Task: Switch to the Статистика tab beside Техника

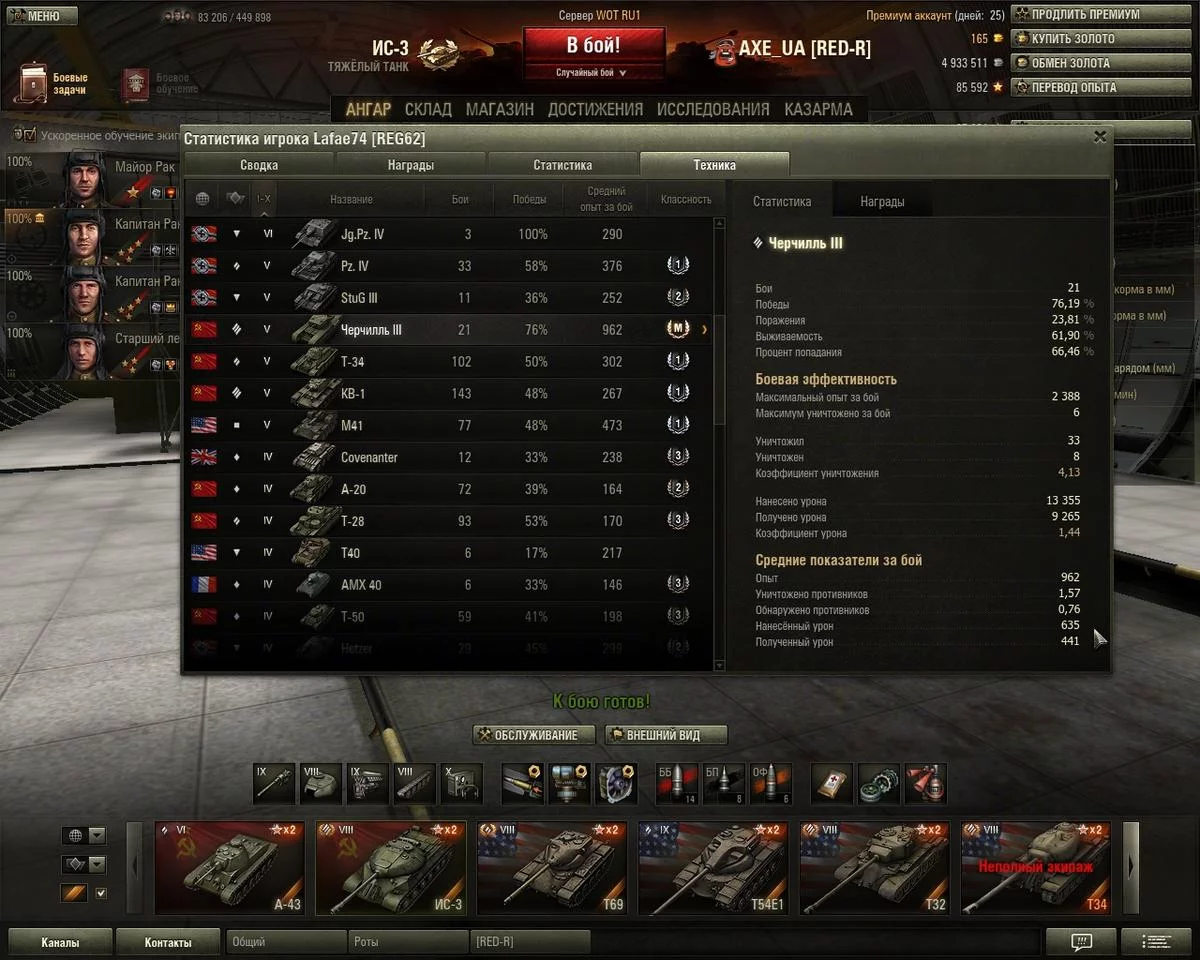Action: (x=562, y=165)
